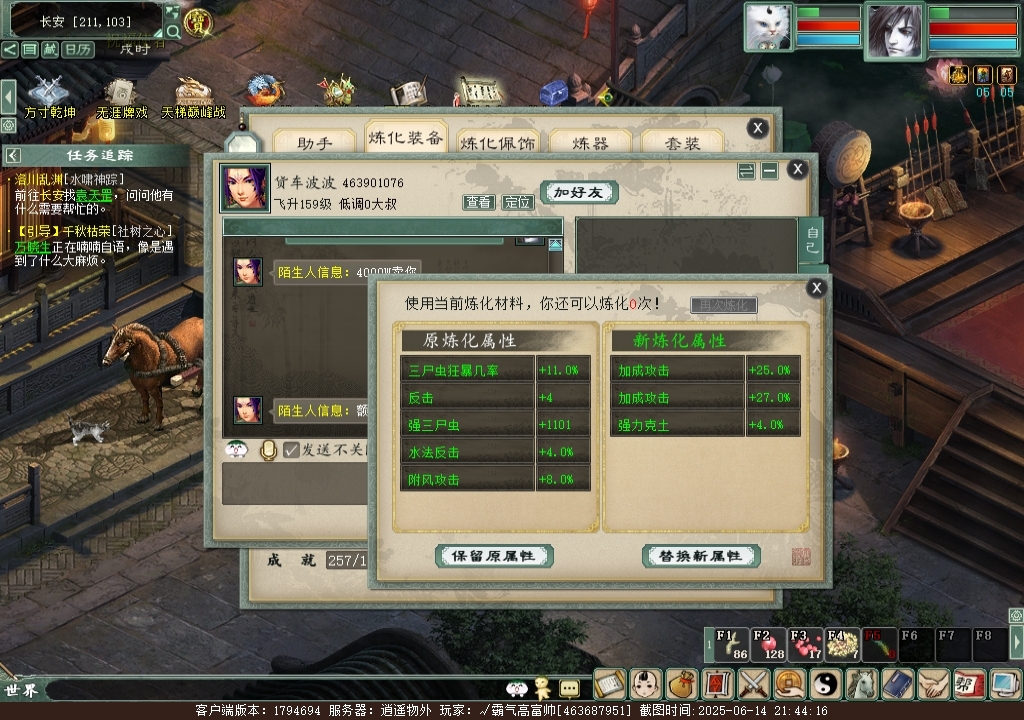Open the yin-yang icon in bottom bar
The width and height of the screenshot is (1024, 720).
[x=827, y=684]
